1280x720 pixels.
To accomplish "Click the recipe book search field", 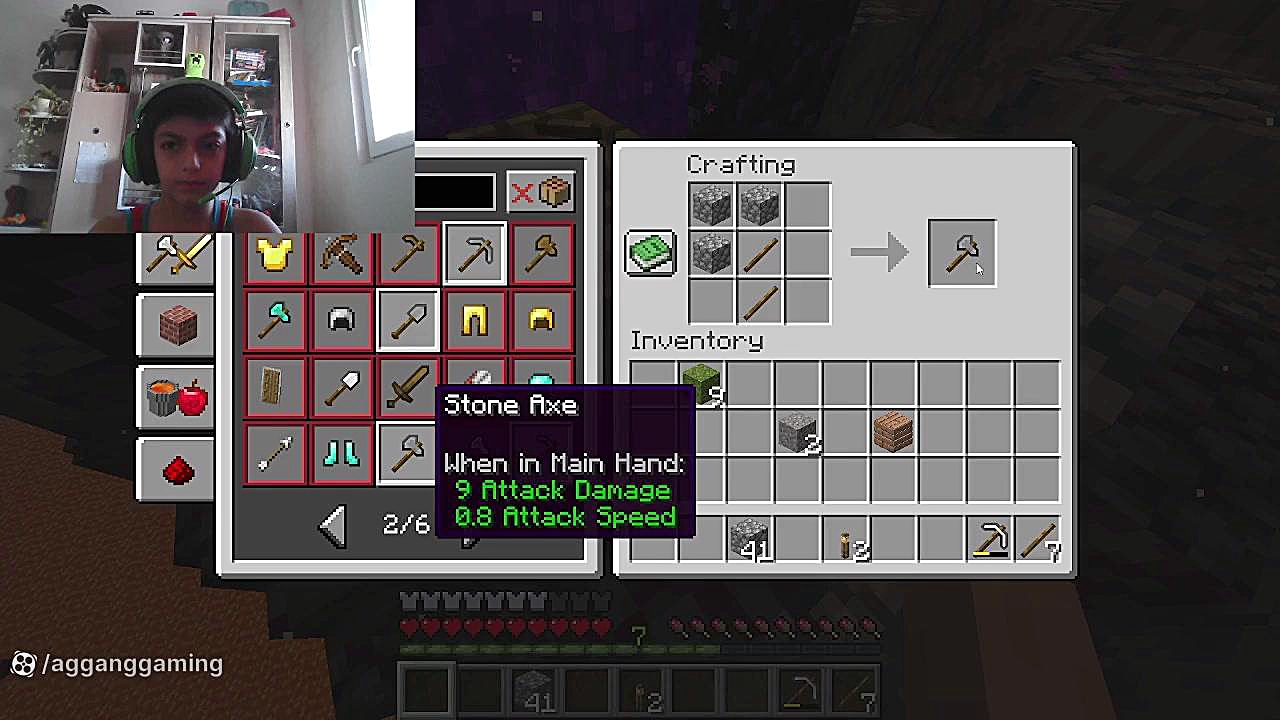I will tap(455, 192).
